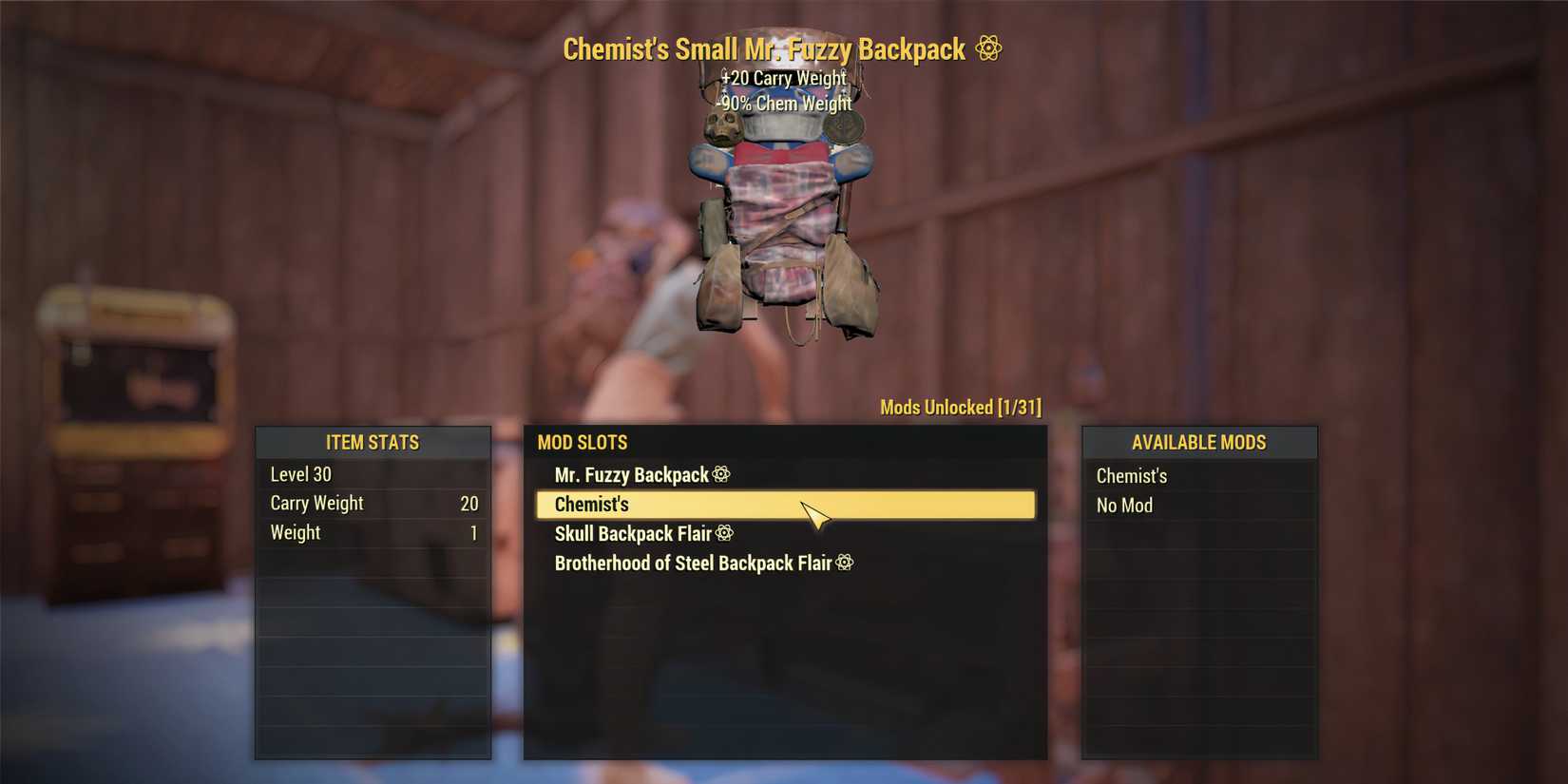Choose No Mod under Available Mods
Image resolution: width=1568 pixels, height=784 pixels.
tap(1124, 505)
